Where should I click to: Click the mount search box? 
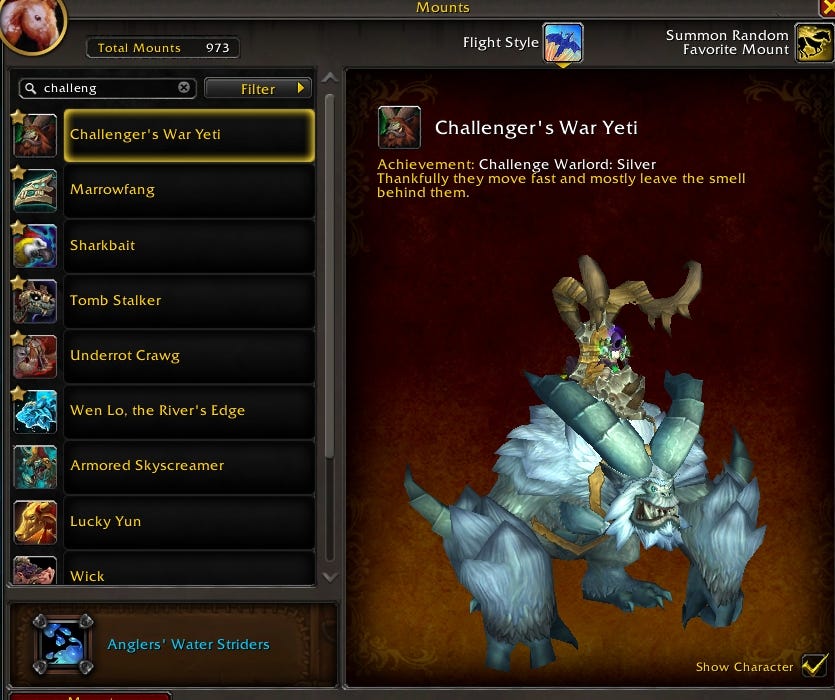[x=105, y=88]
